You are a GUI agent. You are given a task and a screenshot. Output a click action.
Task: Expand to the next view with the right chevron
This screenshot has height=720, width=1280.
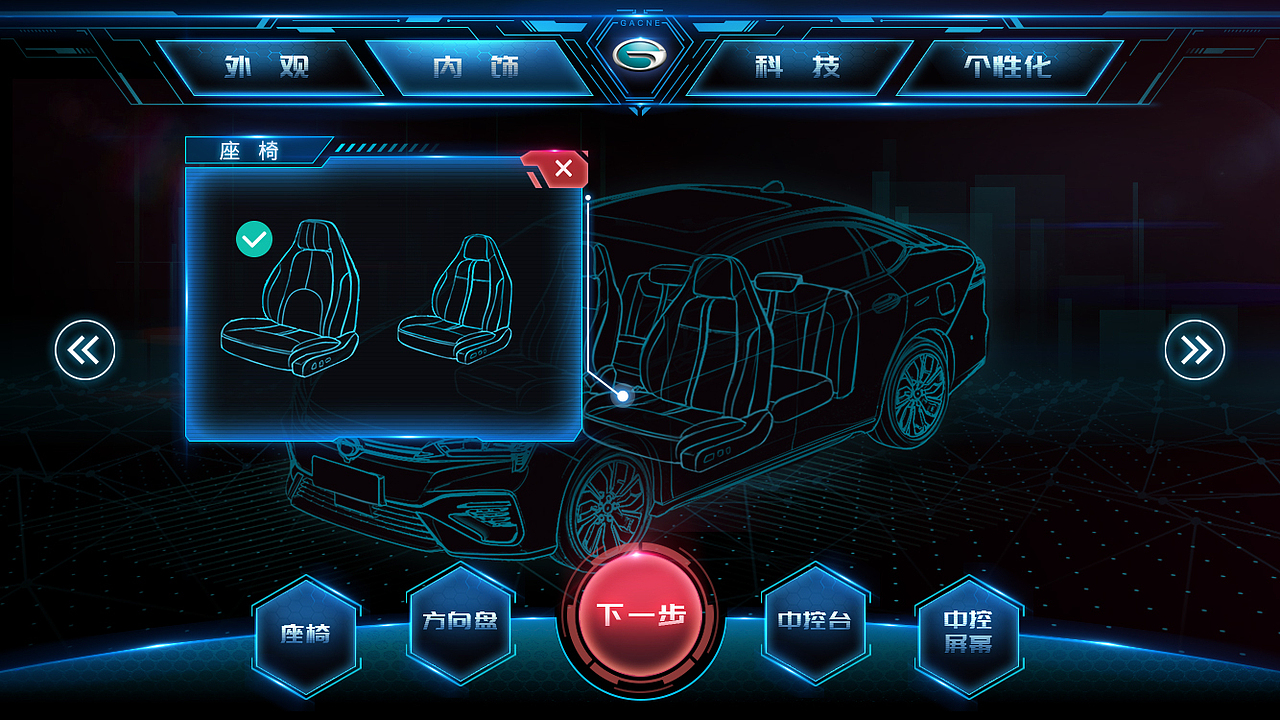point(1194,350)
